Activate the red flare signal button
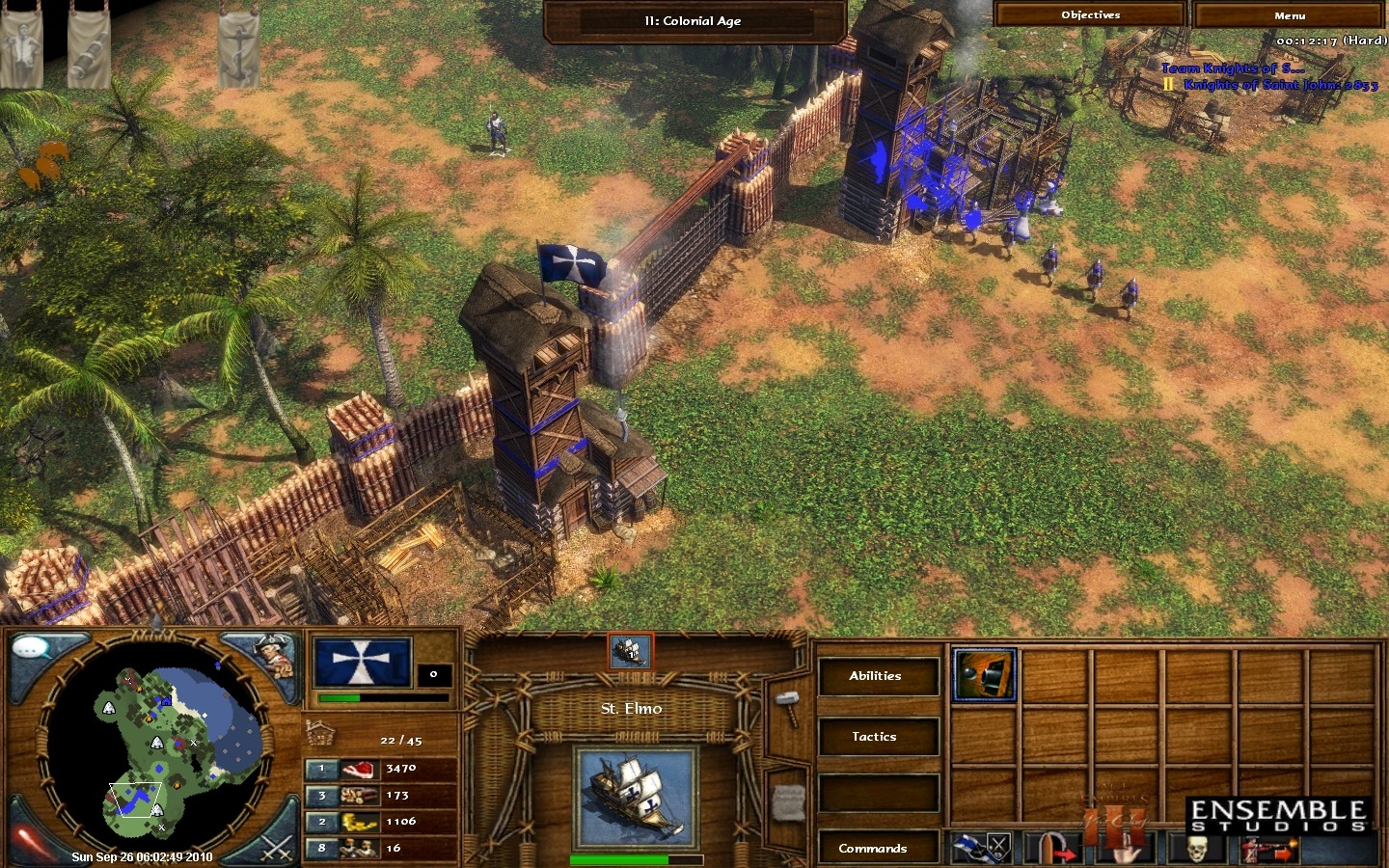This screenshot has height=868, width=1389. [29, 839]
